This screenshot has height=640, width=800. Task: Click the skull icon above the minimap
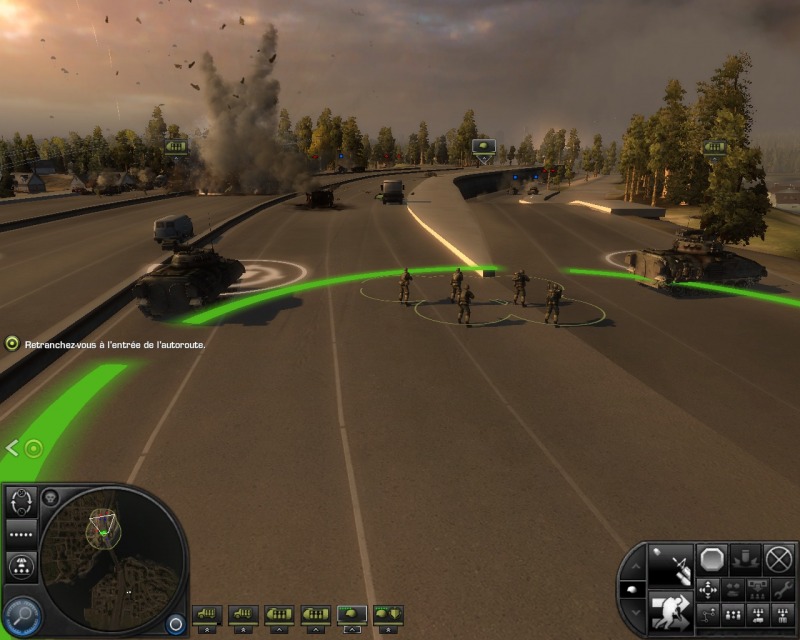point(50,497)
